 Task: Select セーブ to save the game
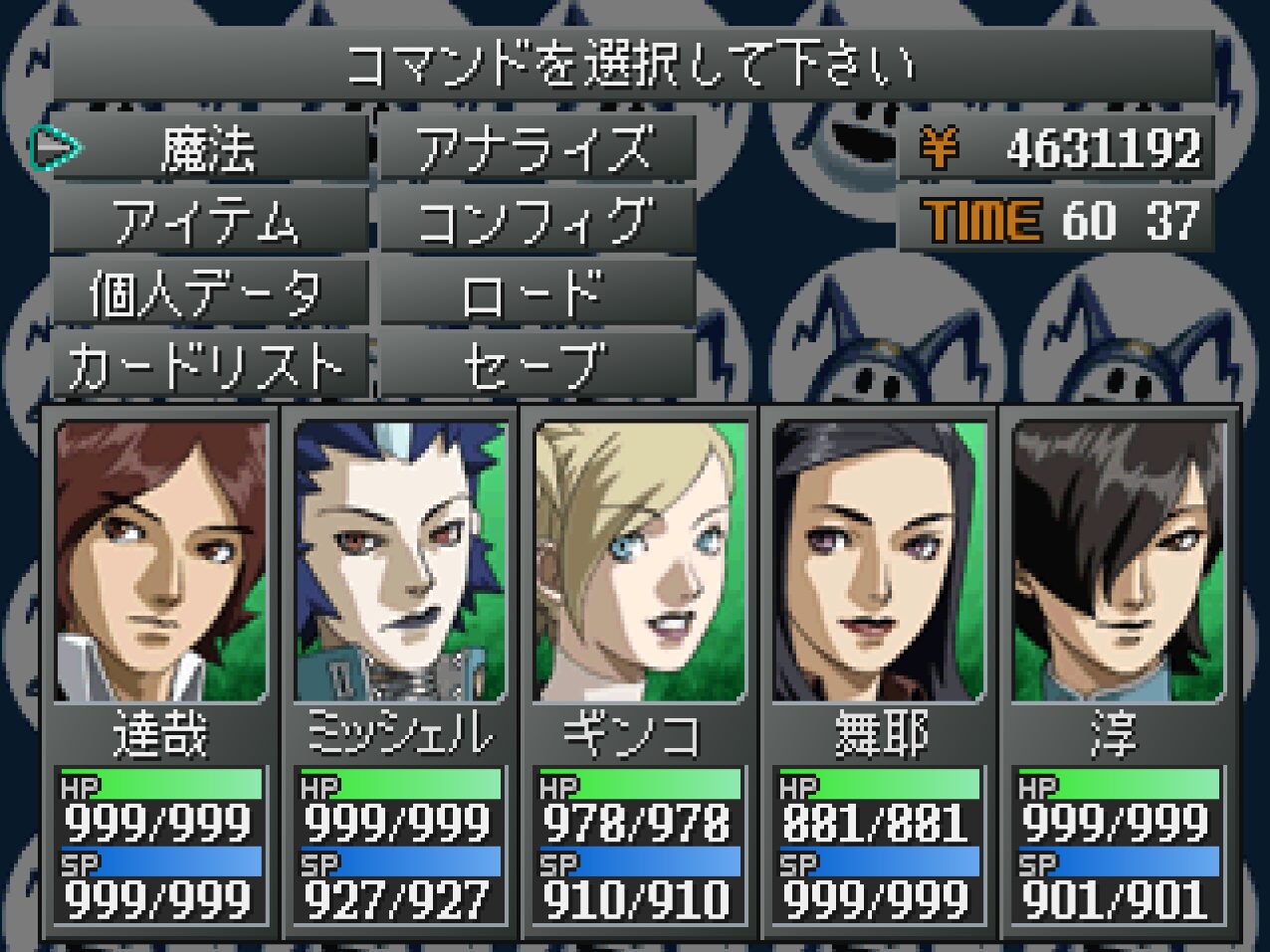[x=536, y=365]
